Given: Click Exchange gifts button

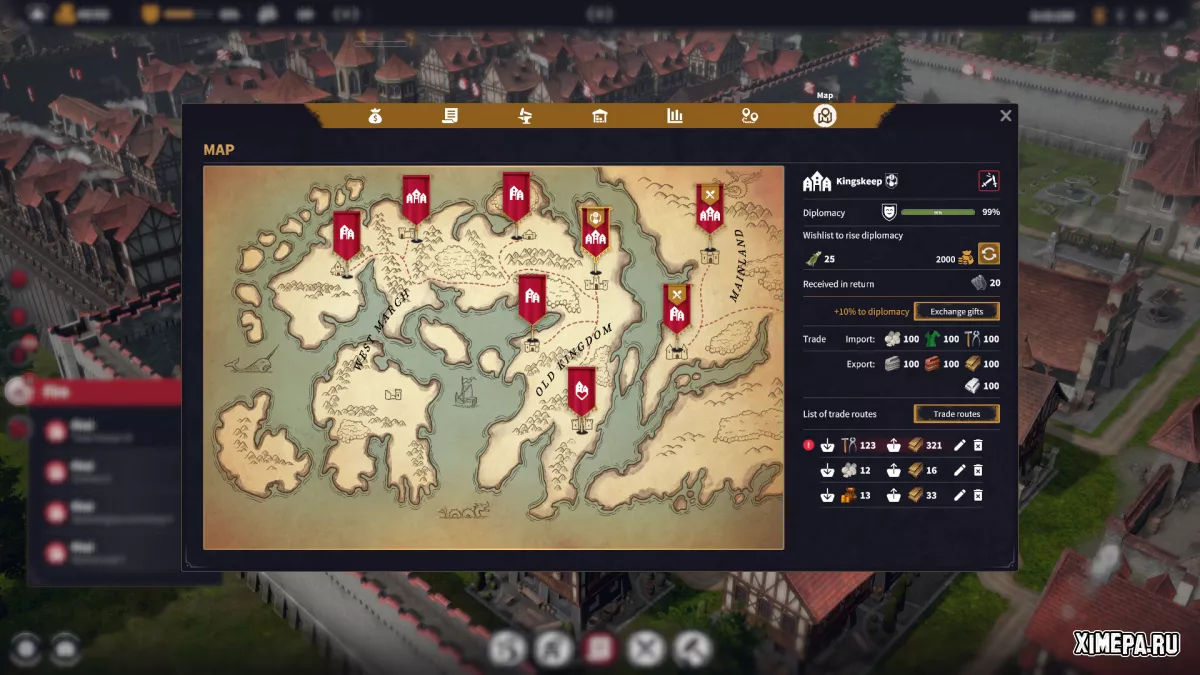Looking at the screenshot, I should pos(956,311).
